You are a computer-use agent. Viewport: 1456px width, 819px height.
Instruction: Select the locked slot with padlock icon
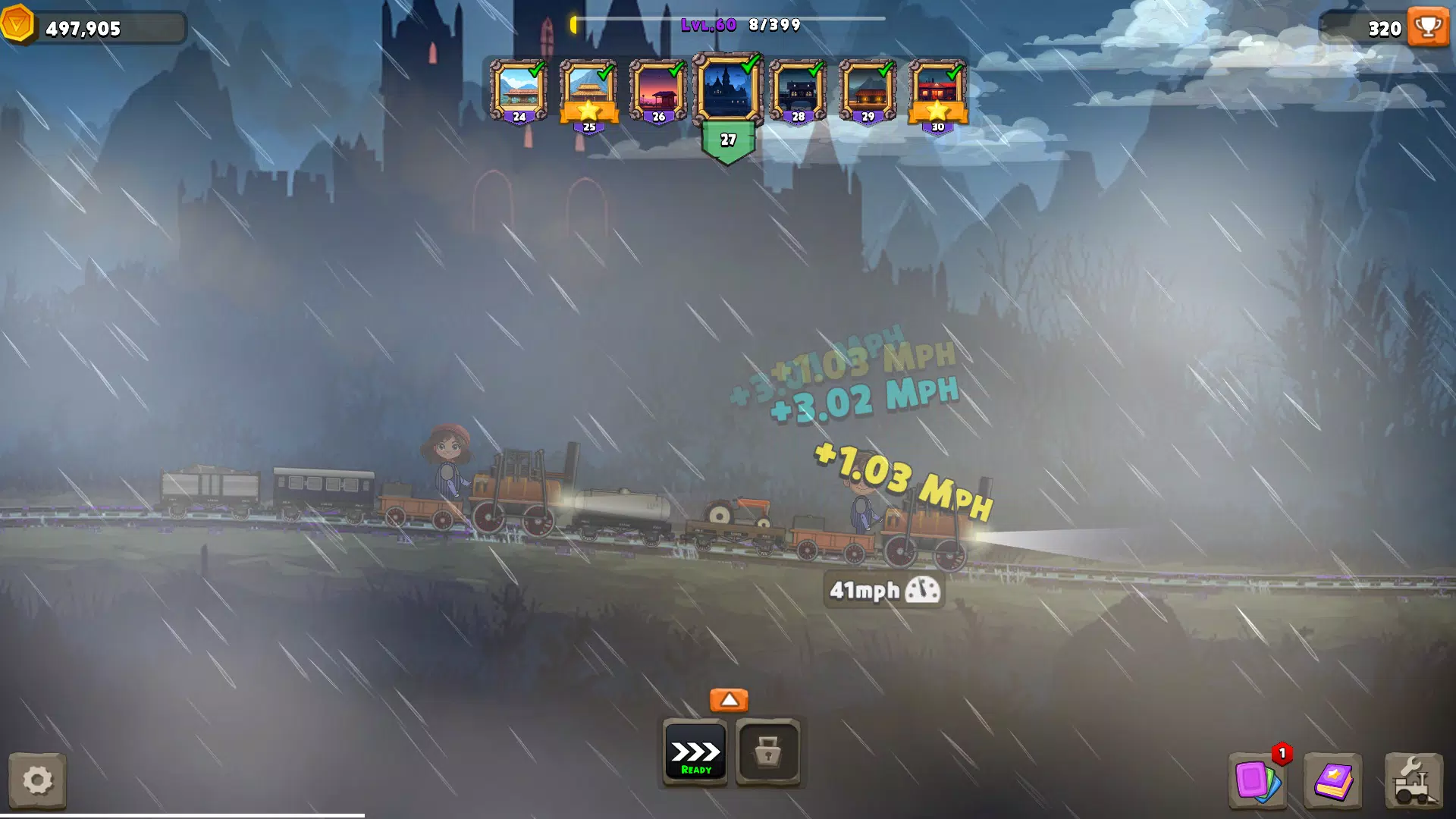767,753
